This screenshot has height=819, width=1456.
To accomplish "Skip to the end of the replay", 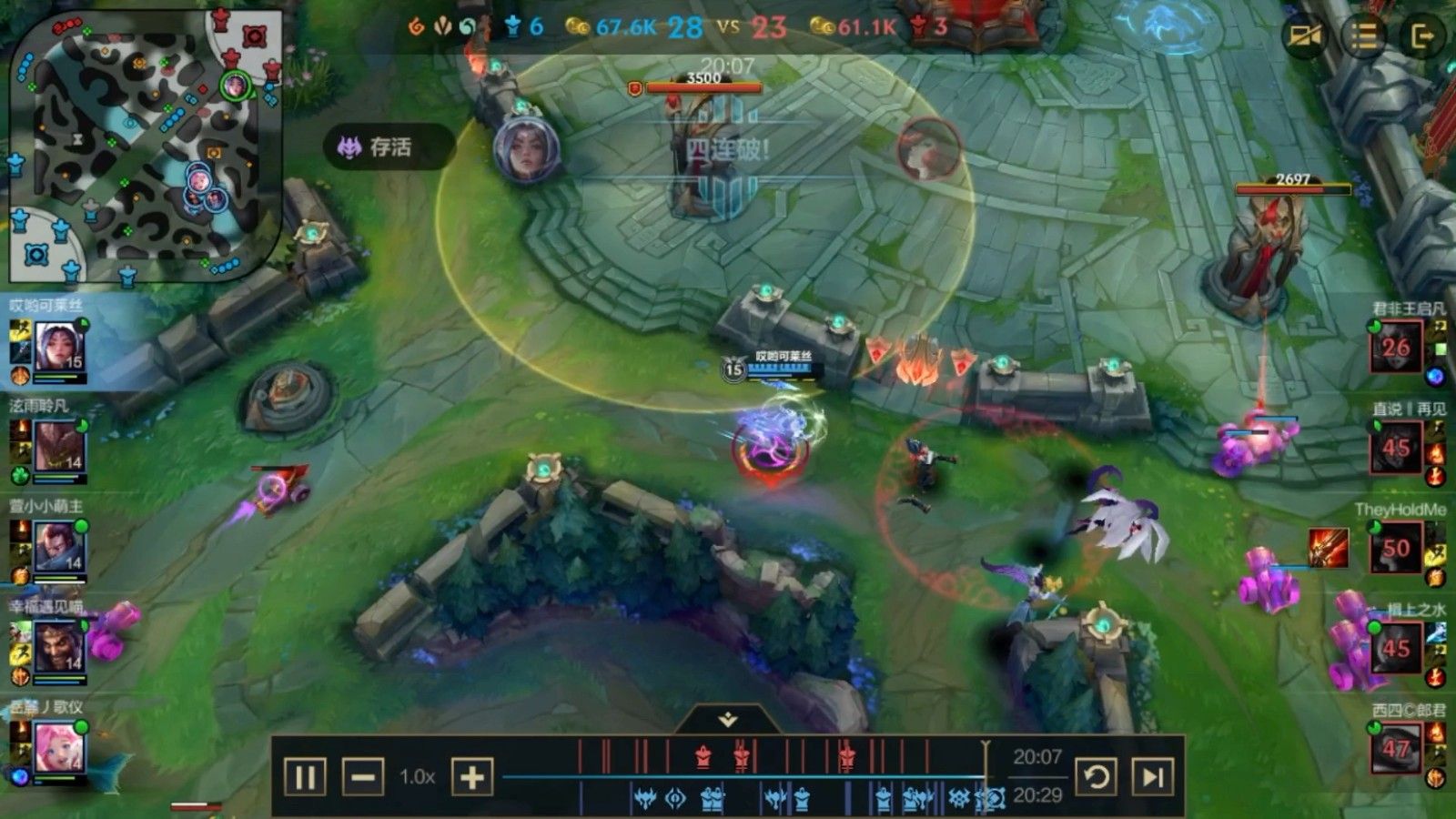I will [x=1152, y=777].
